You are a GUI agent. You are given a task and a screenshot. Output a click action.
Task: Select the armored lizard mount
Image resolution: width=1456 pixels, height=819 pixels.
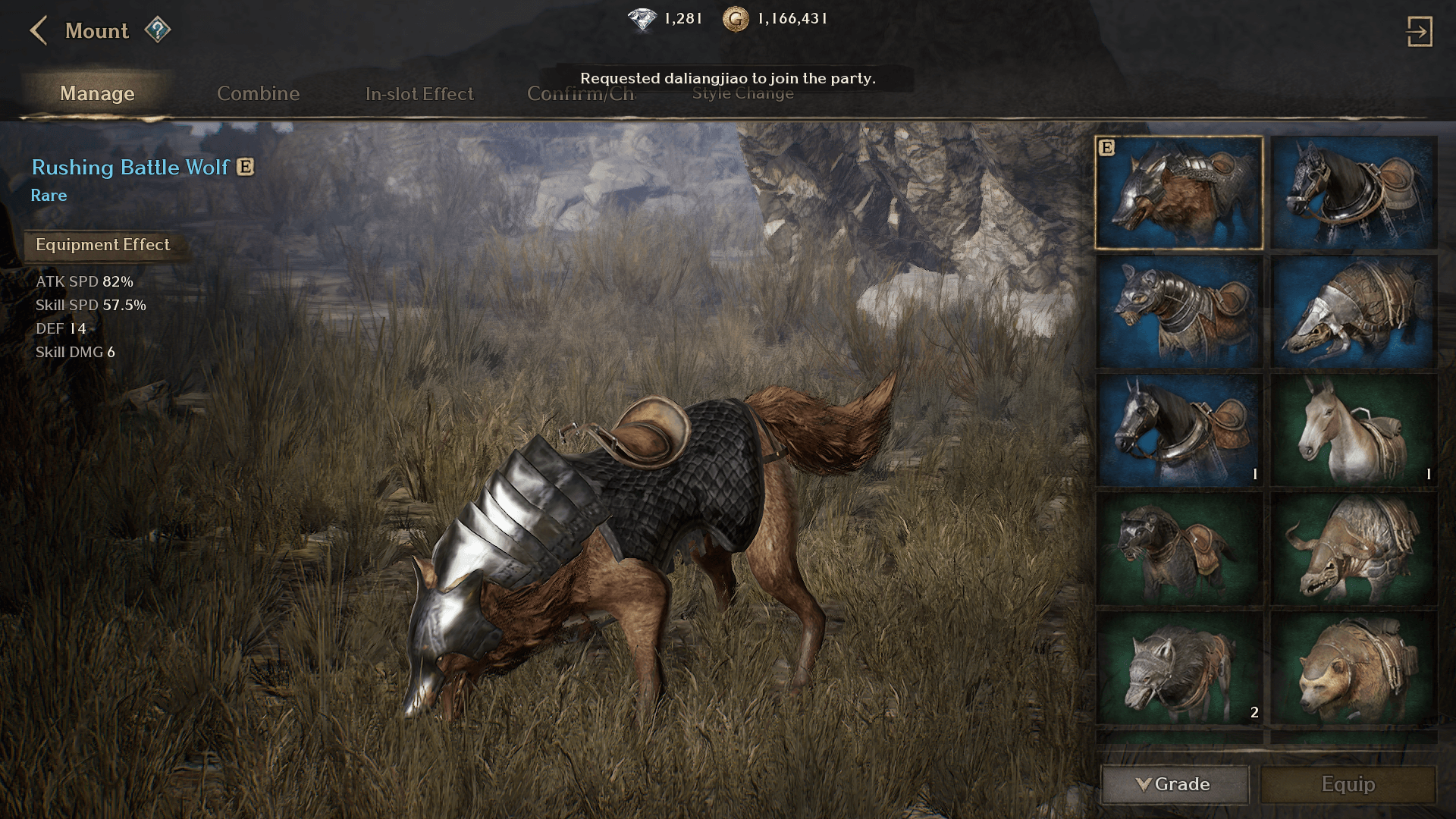pos(1354,312)
